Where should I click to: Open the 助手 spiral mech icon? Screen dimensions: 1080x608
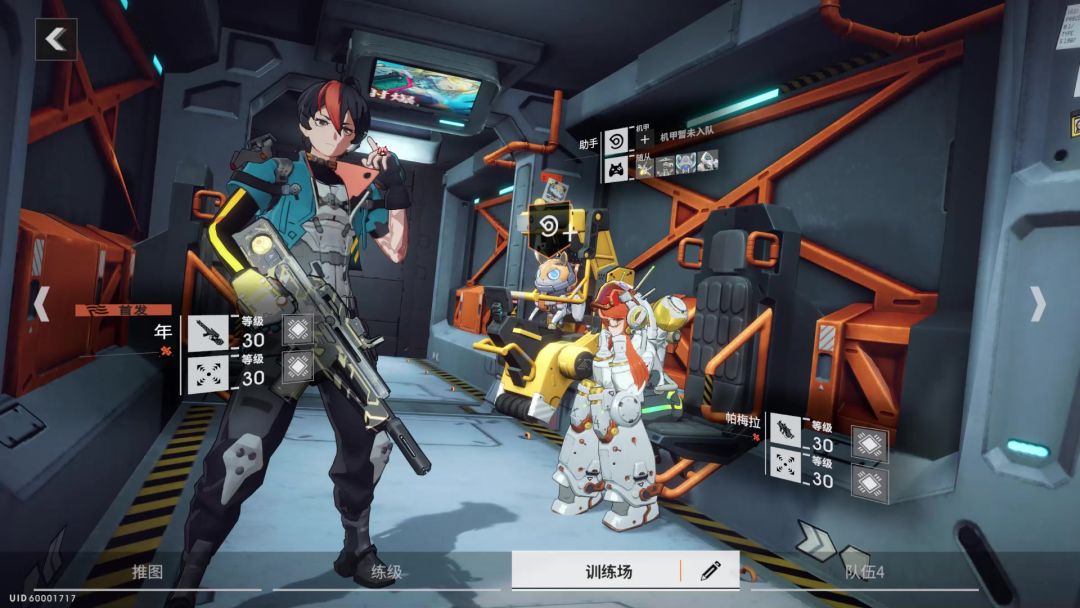pos(617,141)
